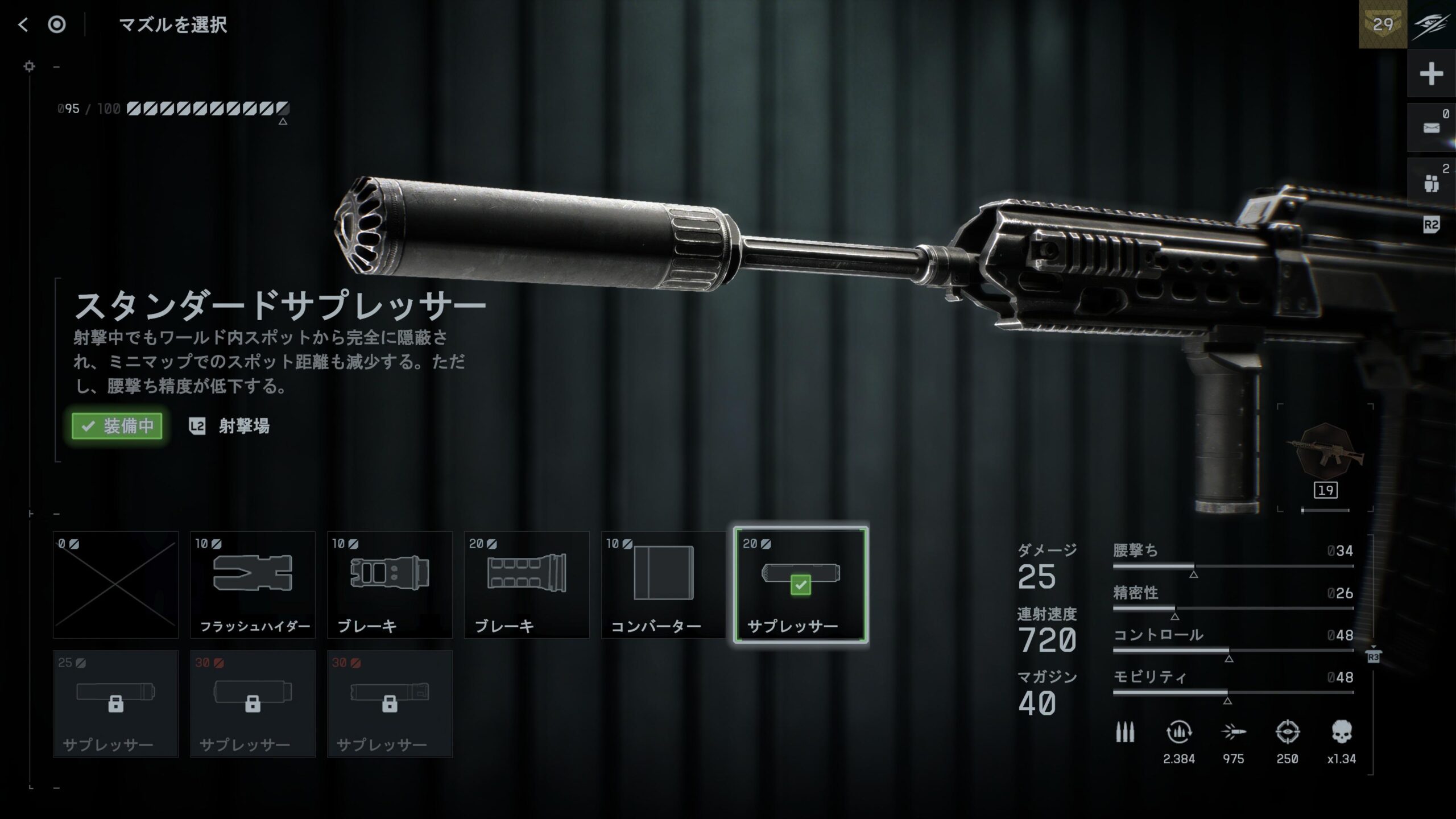Toggle the green 装備中 button

(x=117, y=426)
